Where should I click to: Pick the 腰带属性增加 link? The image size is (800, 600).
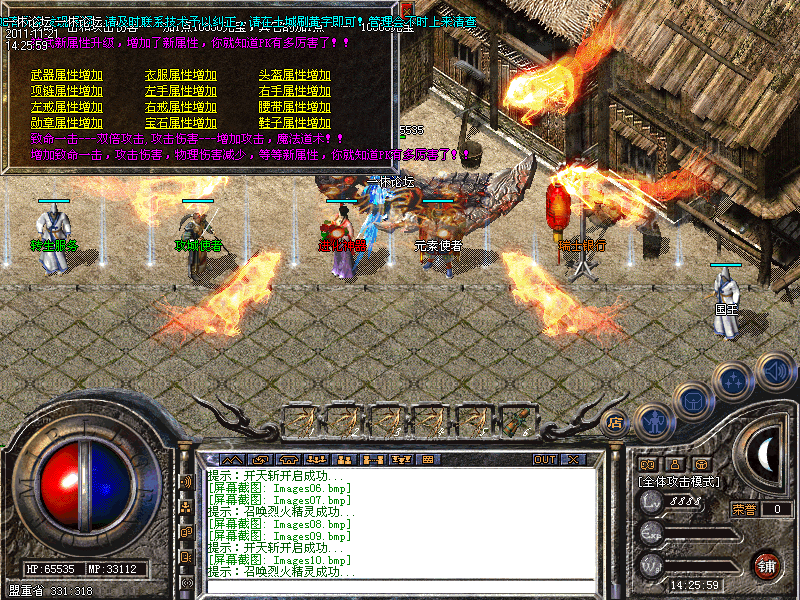point(295,107)
